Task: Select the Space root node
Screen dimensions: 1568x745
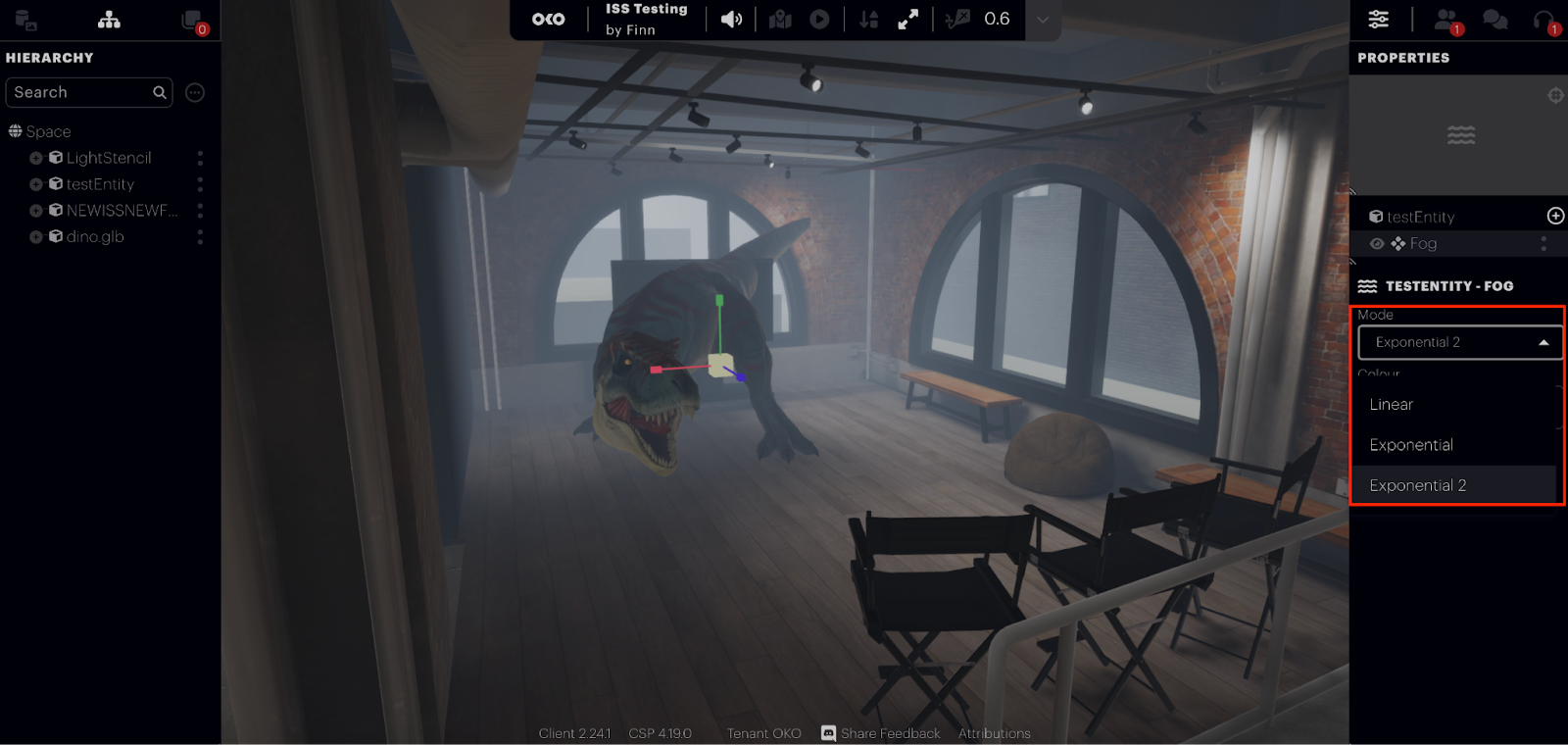Action: click(x=48, y=131)
